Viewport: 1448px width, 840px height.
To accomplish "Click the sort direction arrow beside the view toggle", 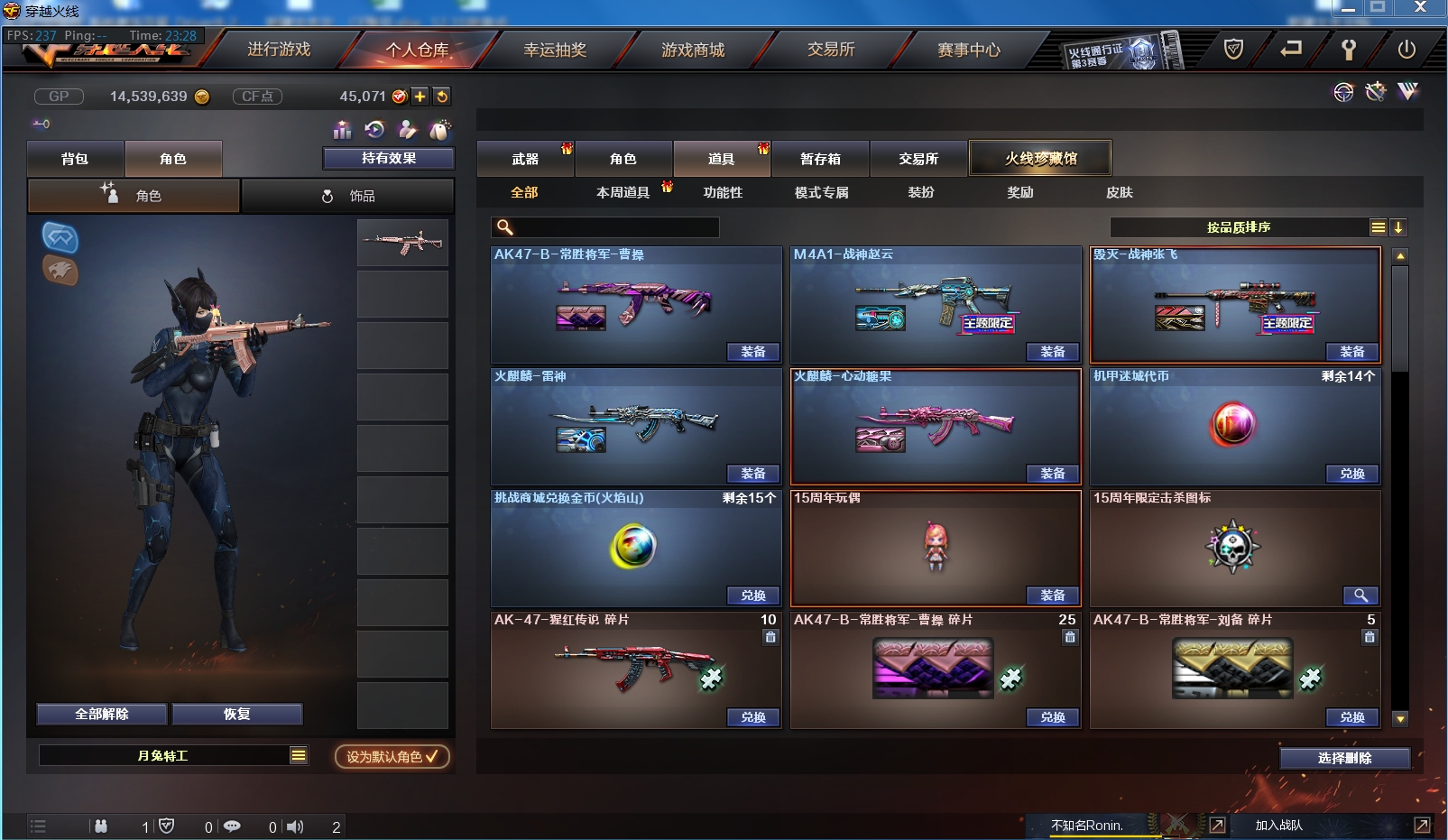I will (x=1398, y=227).
